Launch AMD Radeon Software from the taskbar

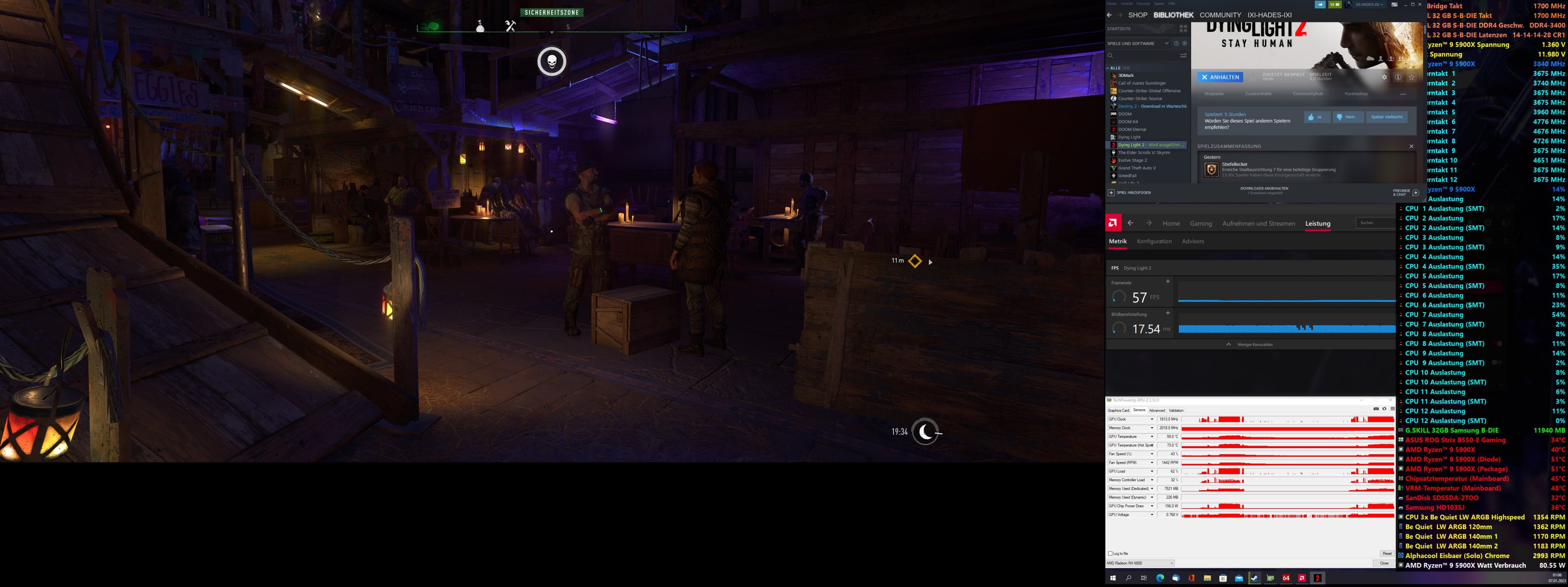[x=1301, y=578]
